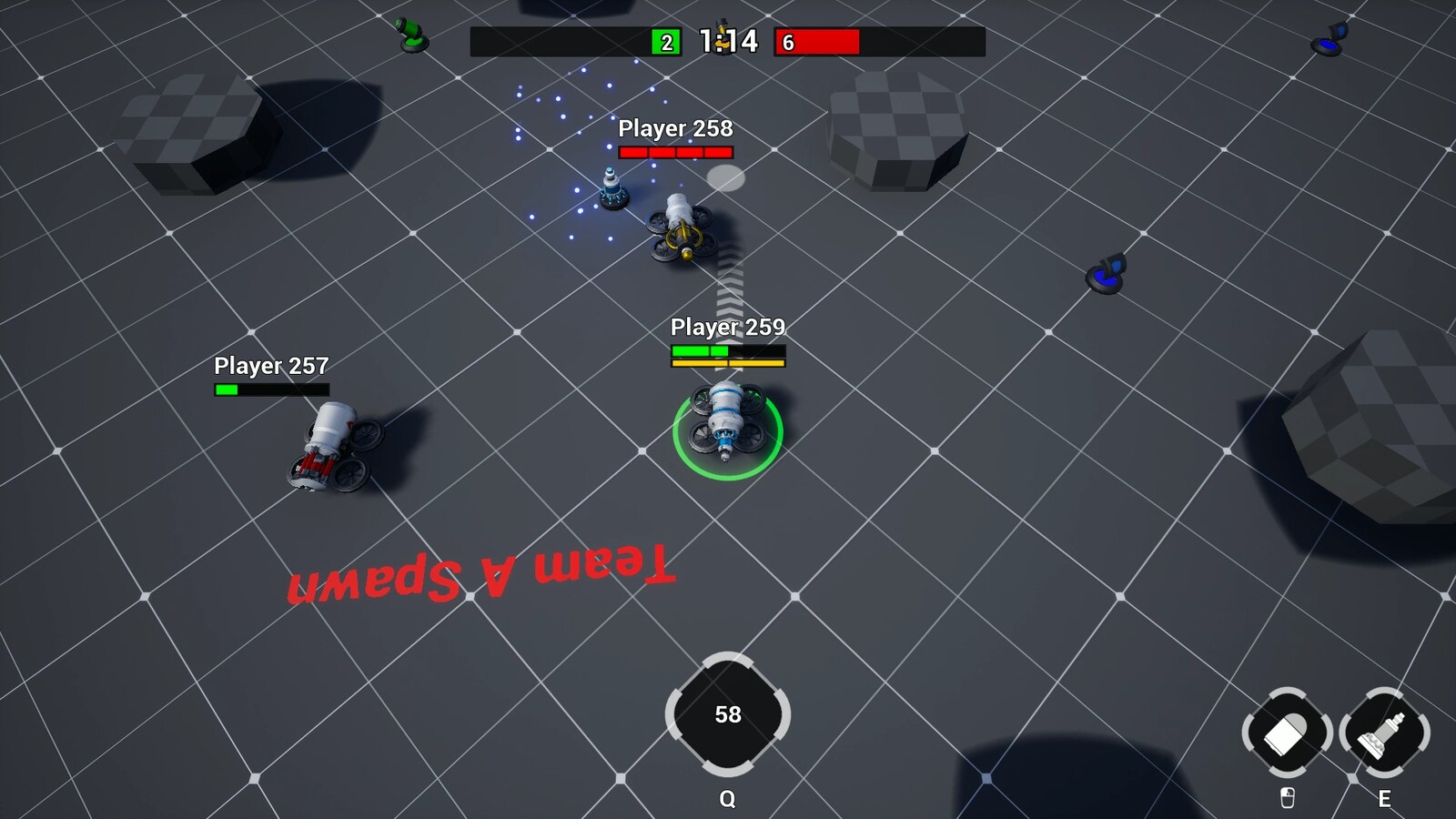Image resolution: width=1456 pixels, height=819 pixels.
Task: Select the Player 257 name label
Action: click(271, 367)
